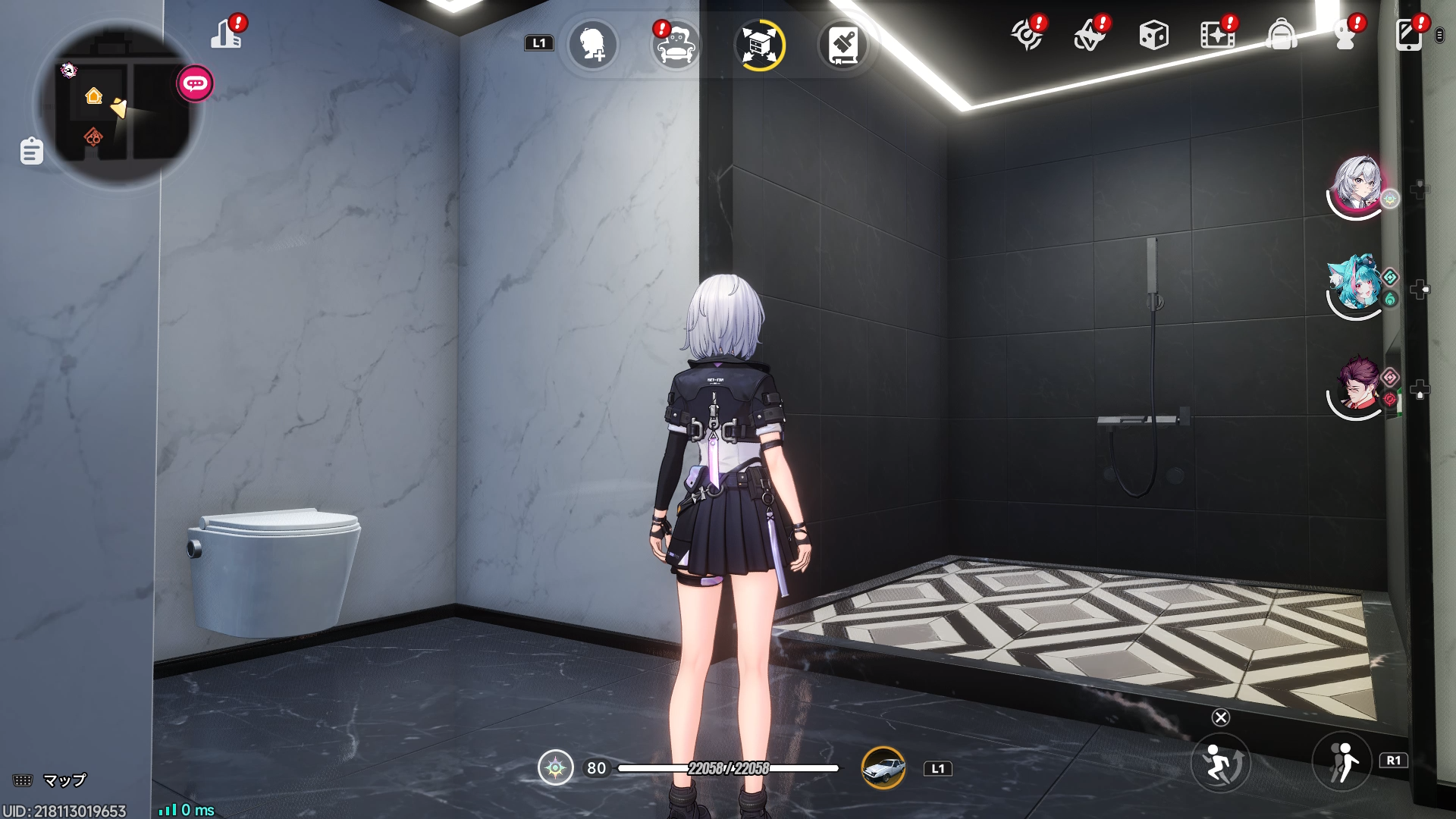Open the smartphone menu icon
1456x819 pixels.
(1409, 35)
